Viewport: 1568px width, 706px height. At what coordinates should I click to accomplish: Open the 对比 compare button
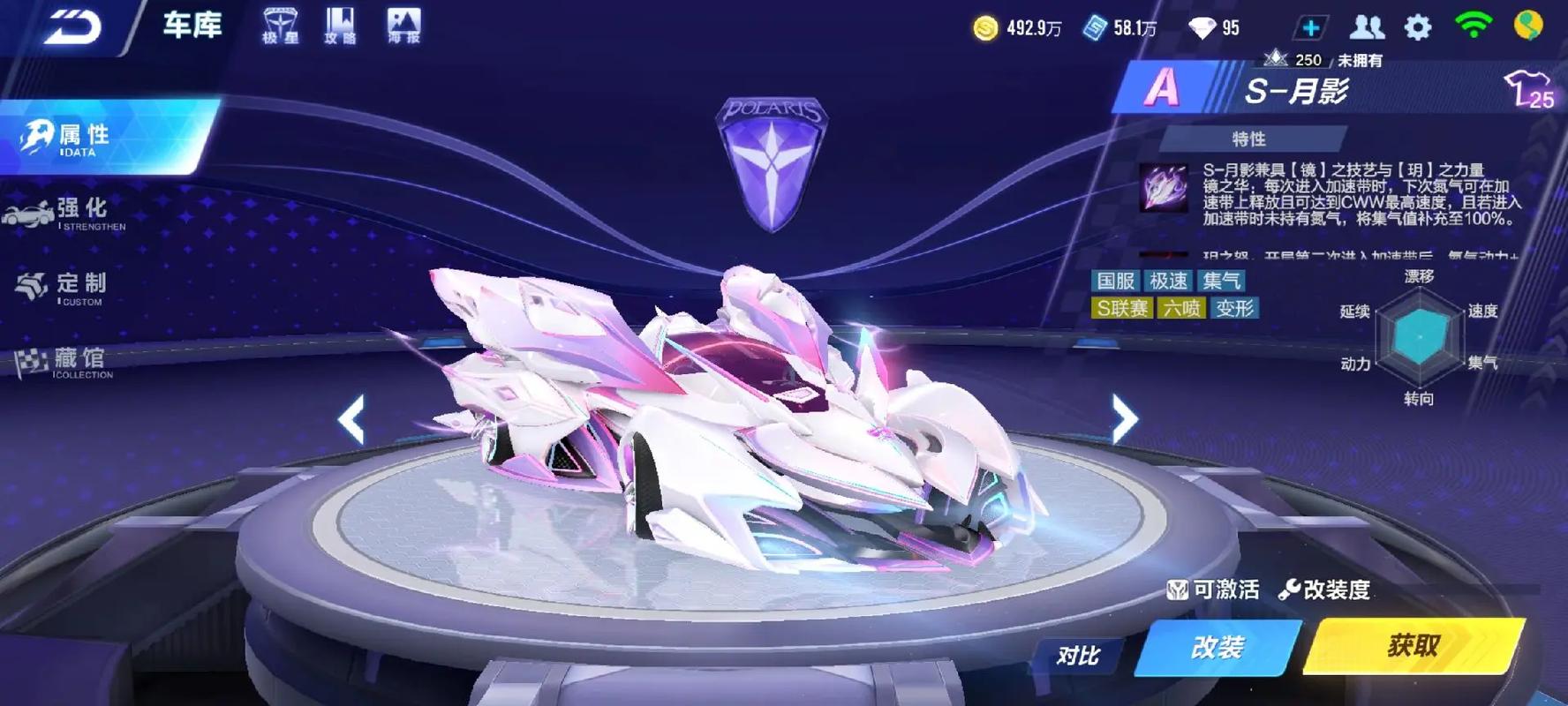pyautogui.click(x=1078, y=655)
